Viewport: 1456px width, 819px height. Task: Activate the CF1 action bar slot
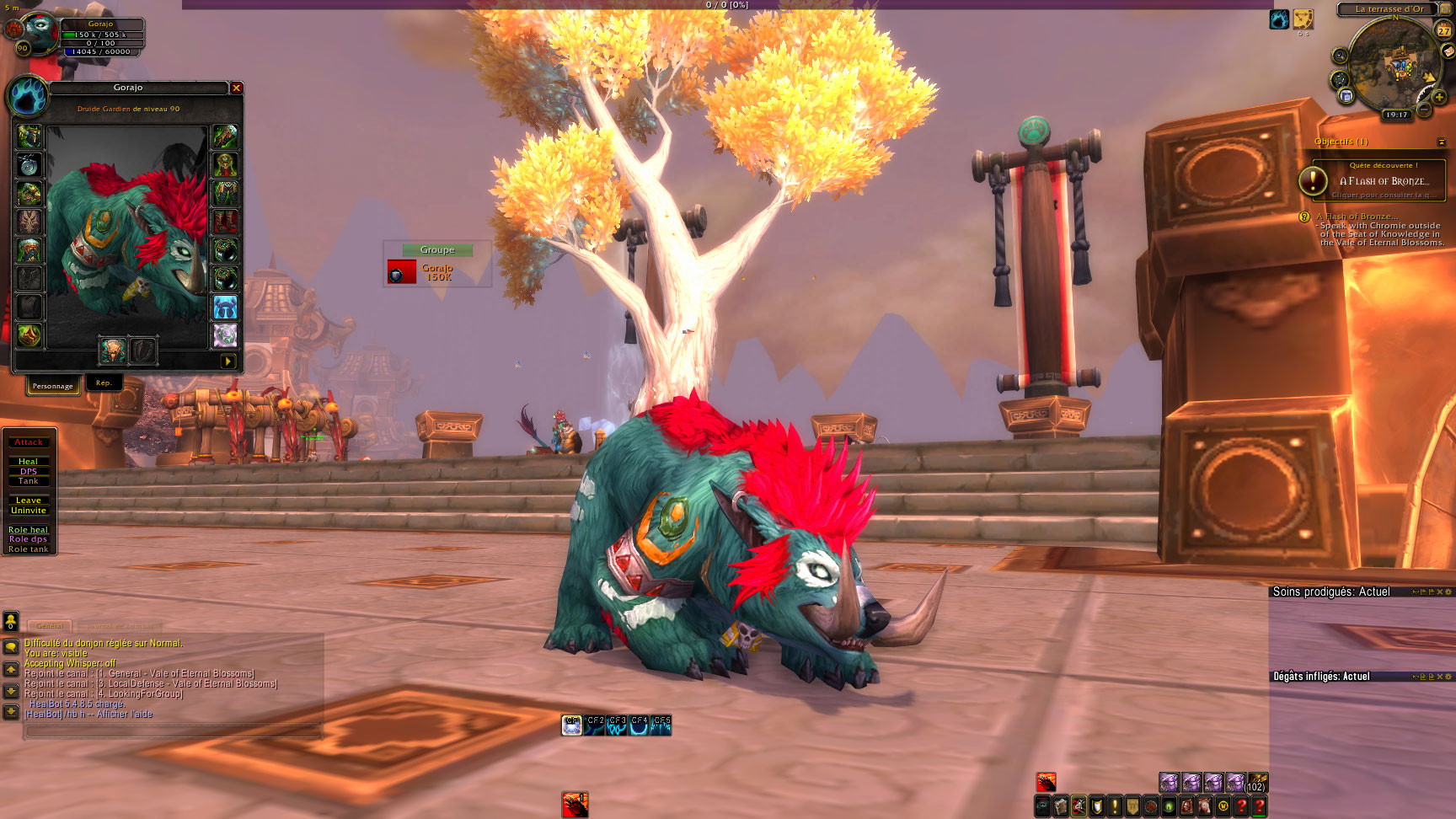tap(572, 725)
